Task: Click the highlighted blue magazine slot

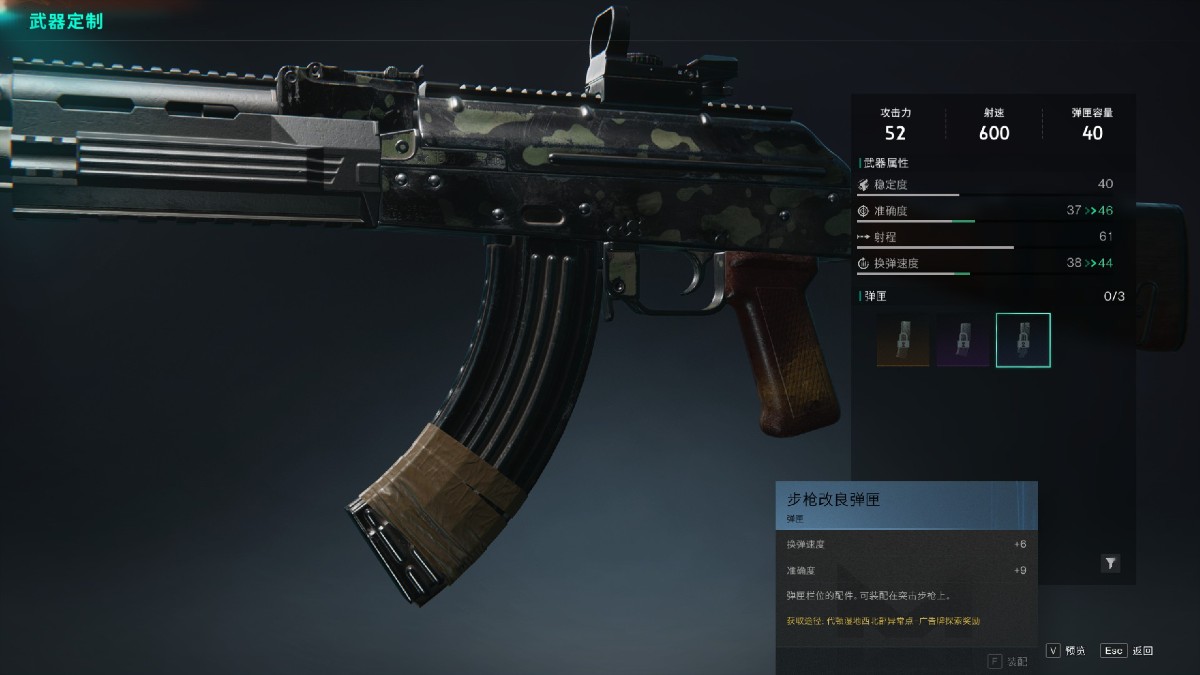Action: tap(1023, 341)
